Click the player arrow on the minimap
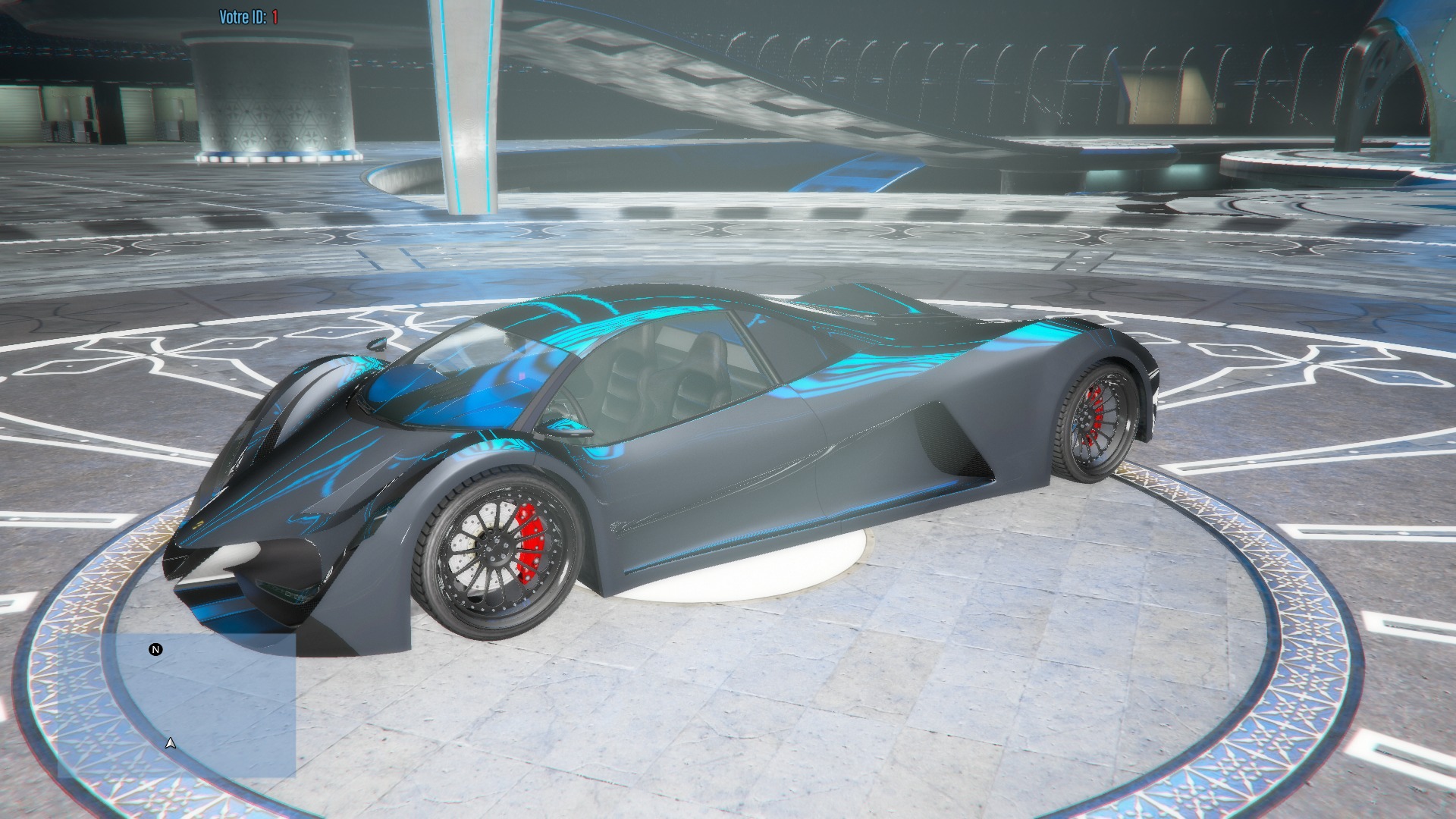The height and width of the screenshot is (819, 1456). coord(171,743)
